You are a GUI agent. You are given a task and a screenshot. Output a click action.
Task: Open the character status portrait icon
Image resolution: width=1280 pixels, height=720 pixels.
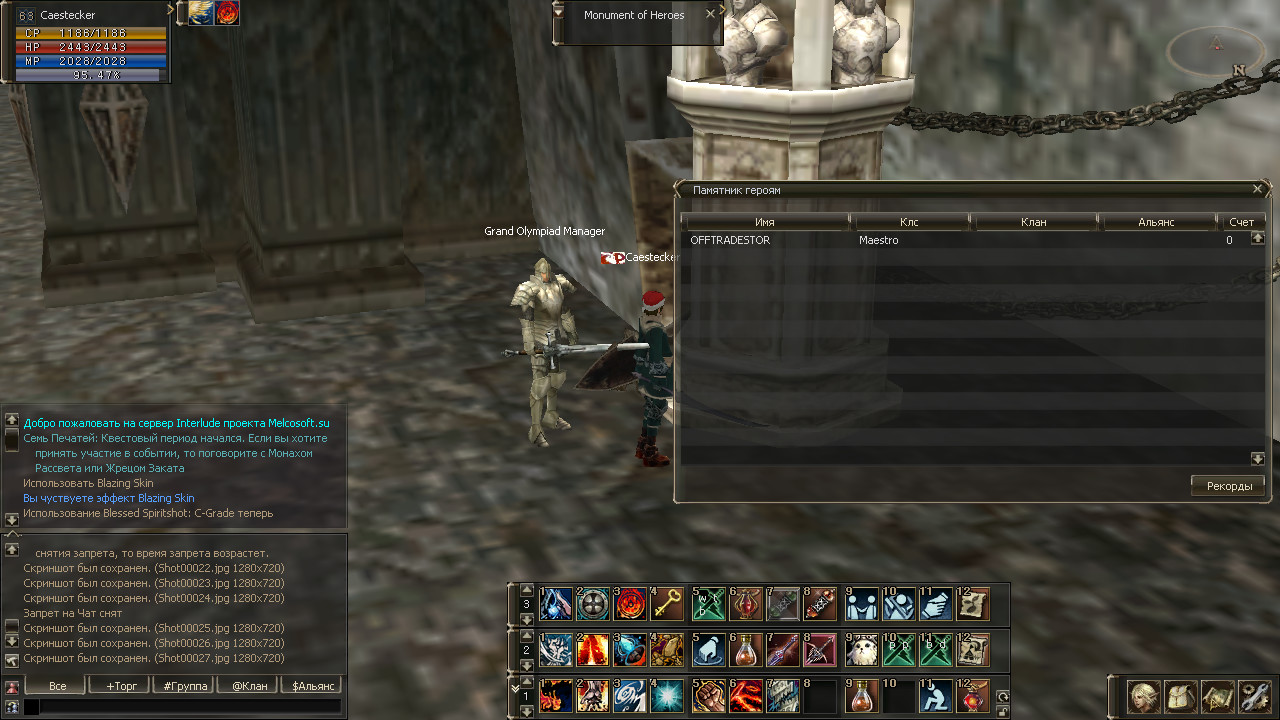pos(1144,696)
